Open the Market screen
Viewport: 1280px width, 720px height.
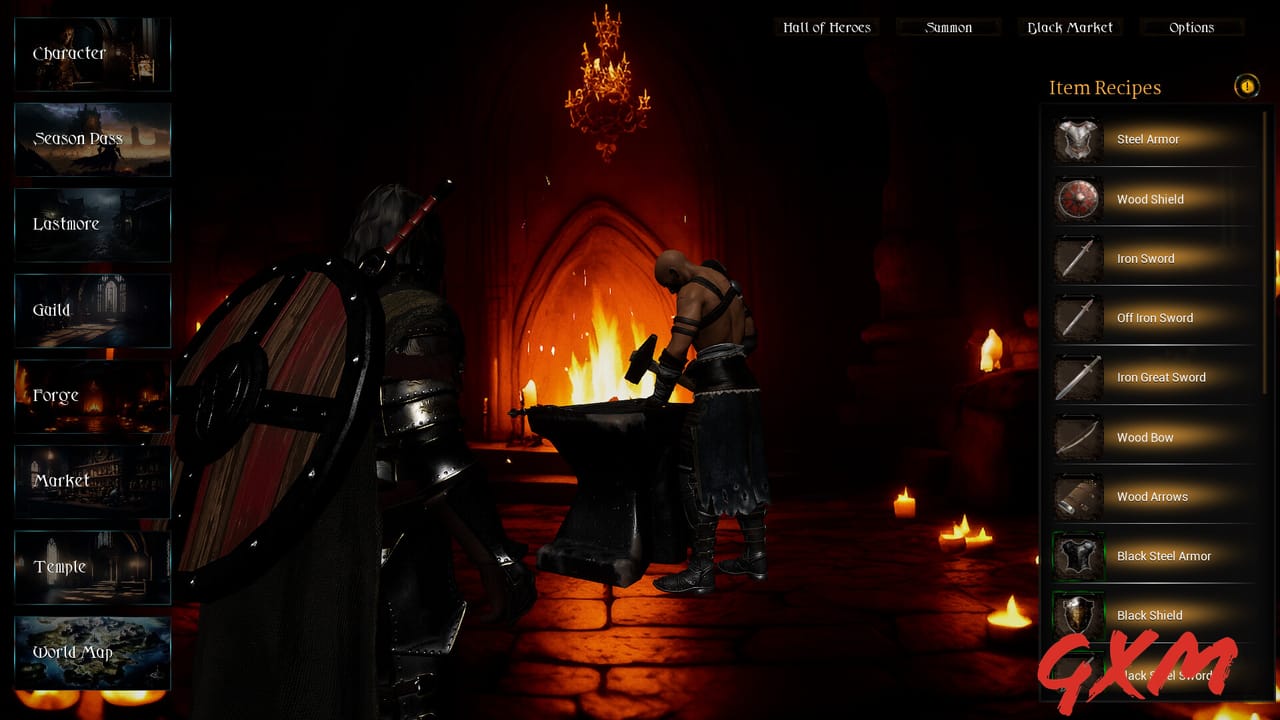click(x=92, y=481)
